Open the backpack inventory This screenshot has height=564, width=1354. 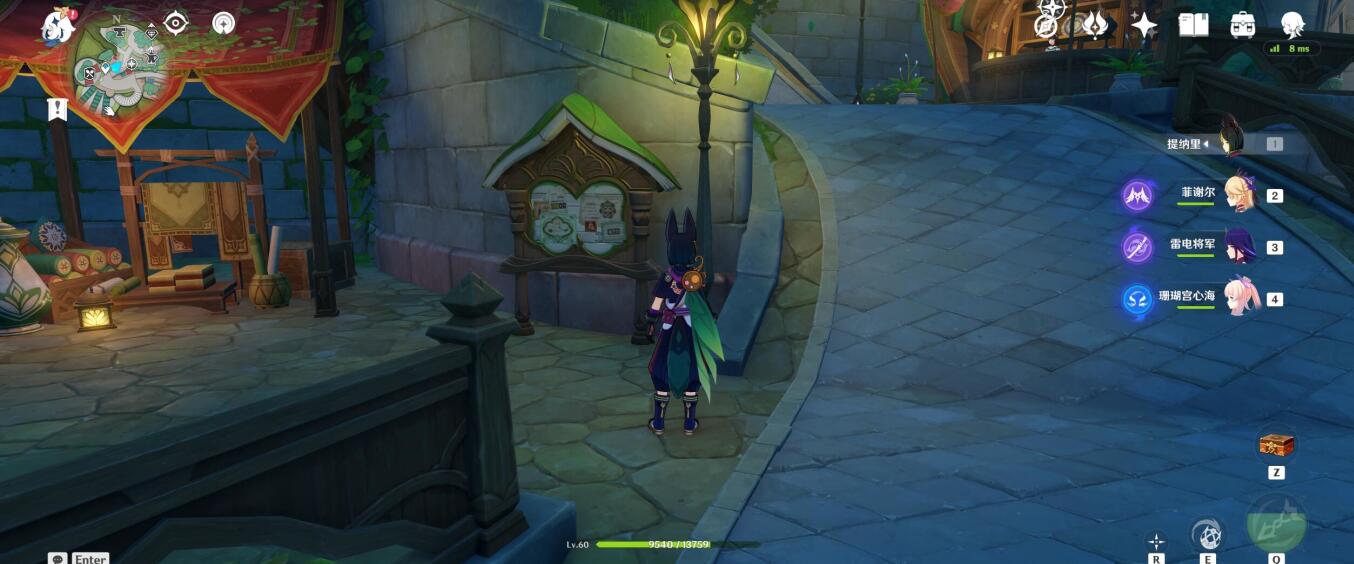(1243, 24)
